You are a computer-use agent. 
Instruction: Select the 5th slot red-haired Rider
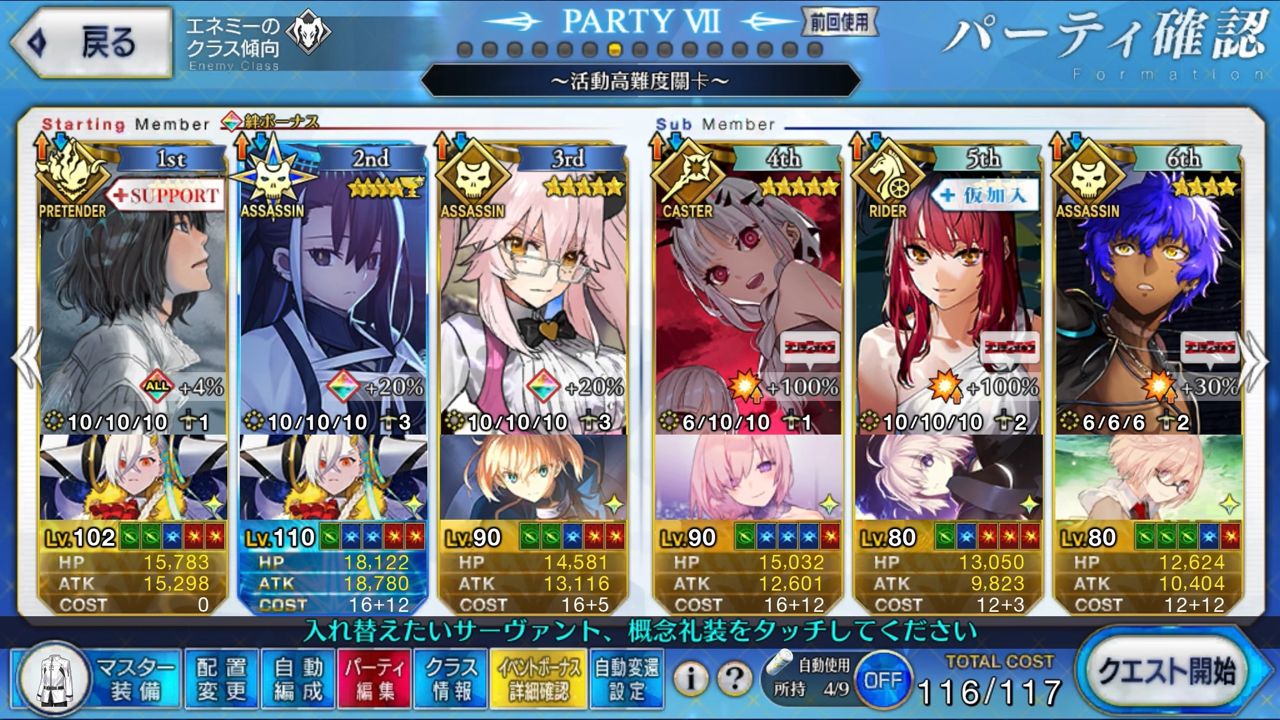pyautogui.click(x=946, y=300)
